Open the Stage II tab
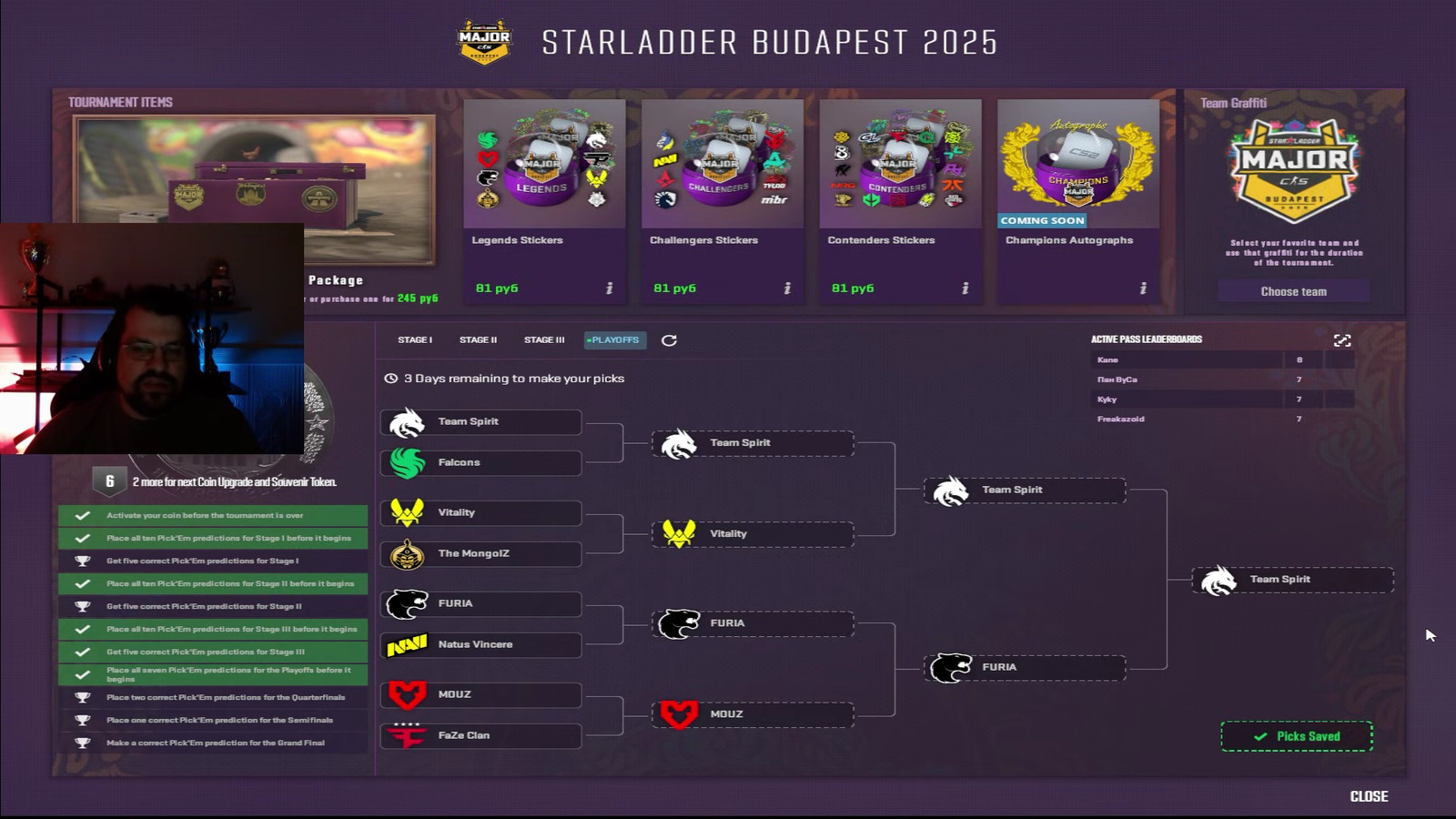The width and height of the screenshot is (1456, 819). click(x=478, y=339)
